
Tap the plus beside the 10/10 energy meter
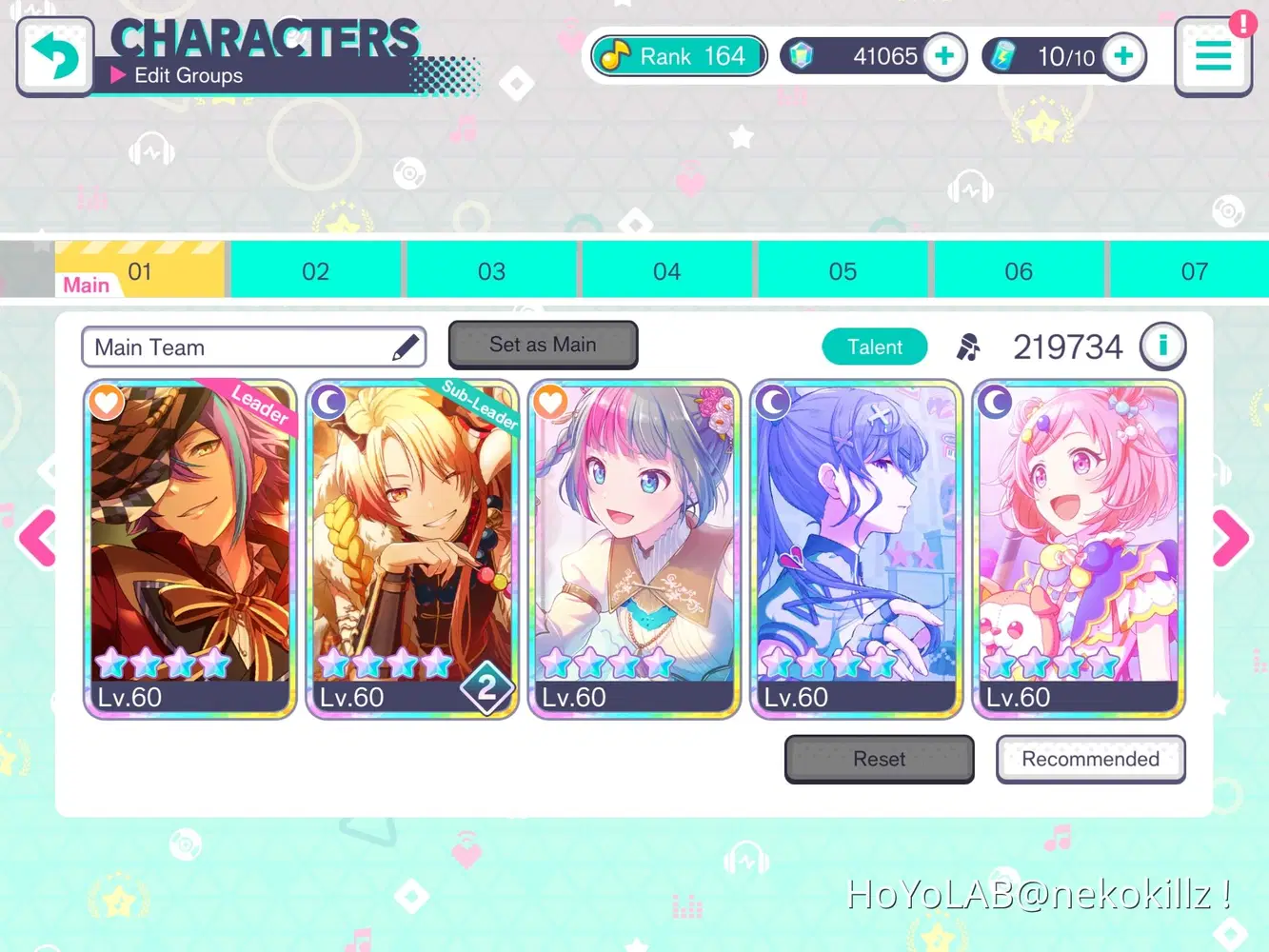(1123, 55)
